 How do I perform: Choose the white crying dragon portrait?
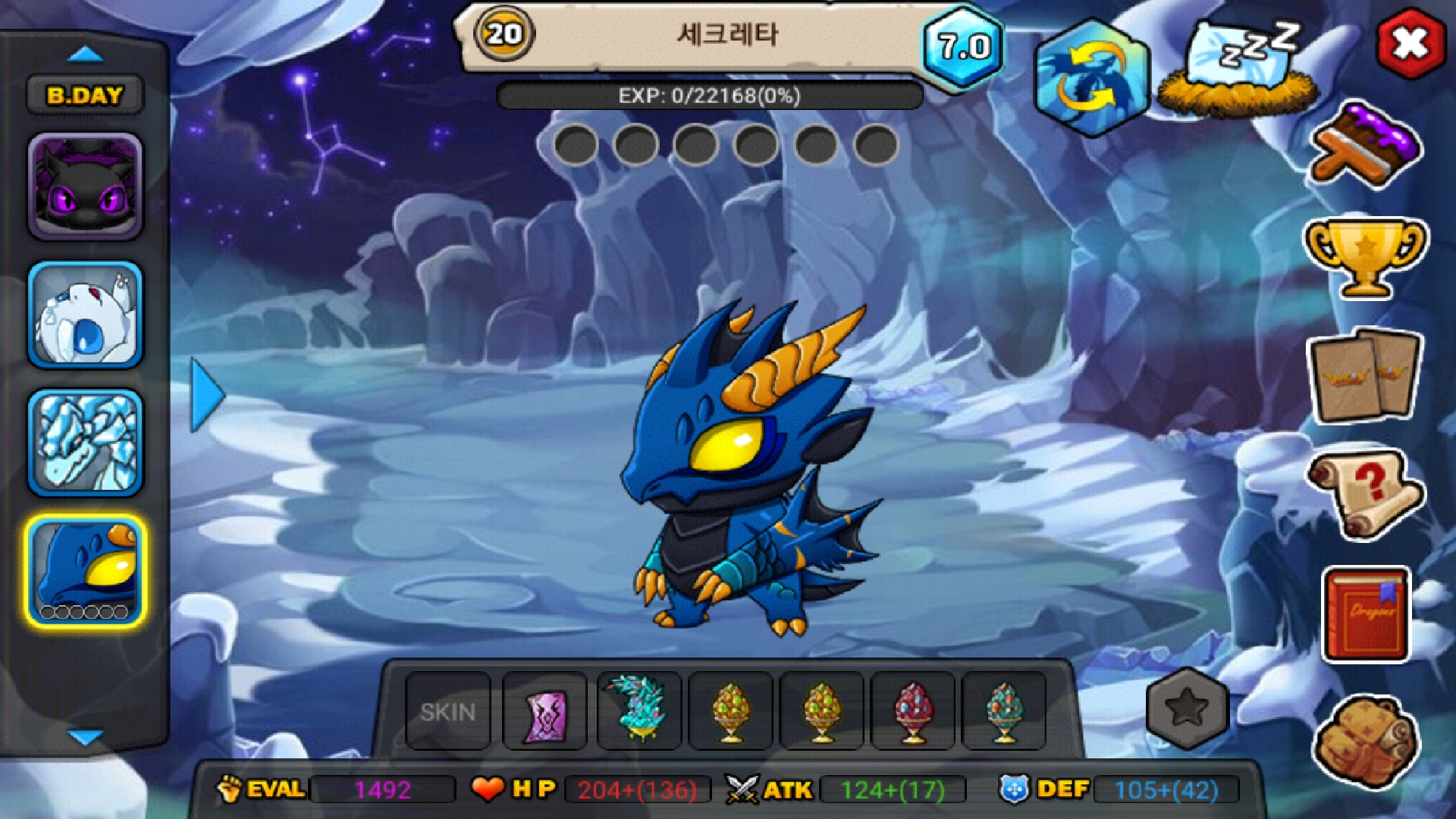(85, 315)
